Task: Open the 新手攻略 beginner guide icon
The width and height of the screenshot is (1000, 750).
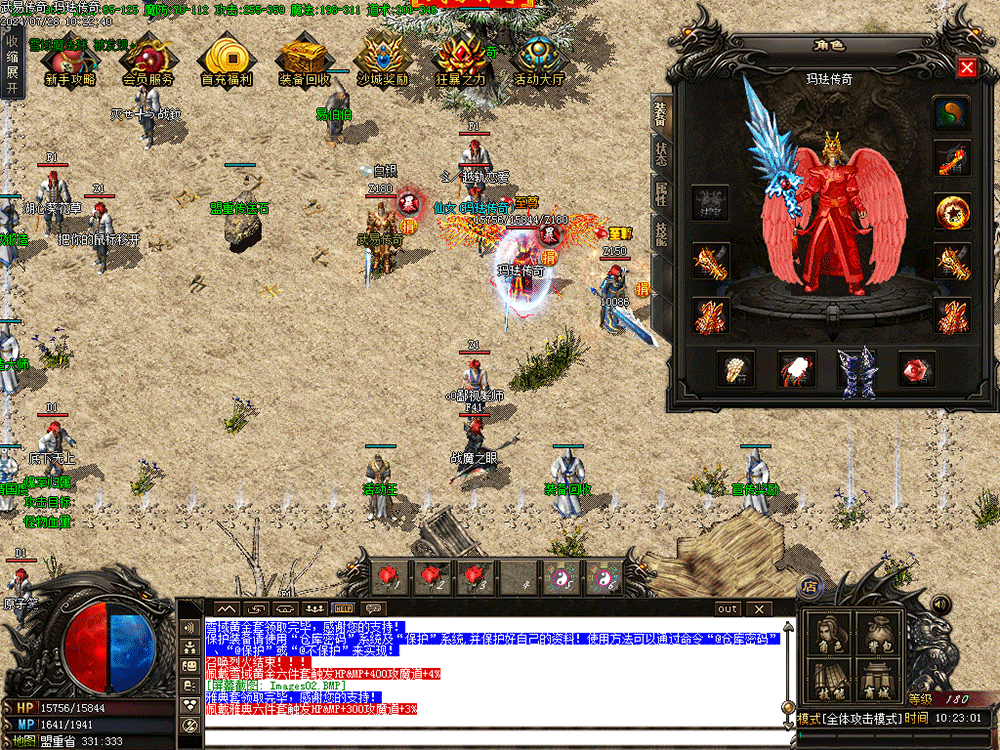Action: (x=70, y=59)
